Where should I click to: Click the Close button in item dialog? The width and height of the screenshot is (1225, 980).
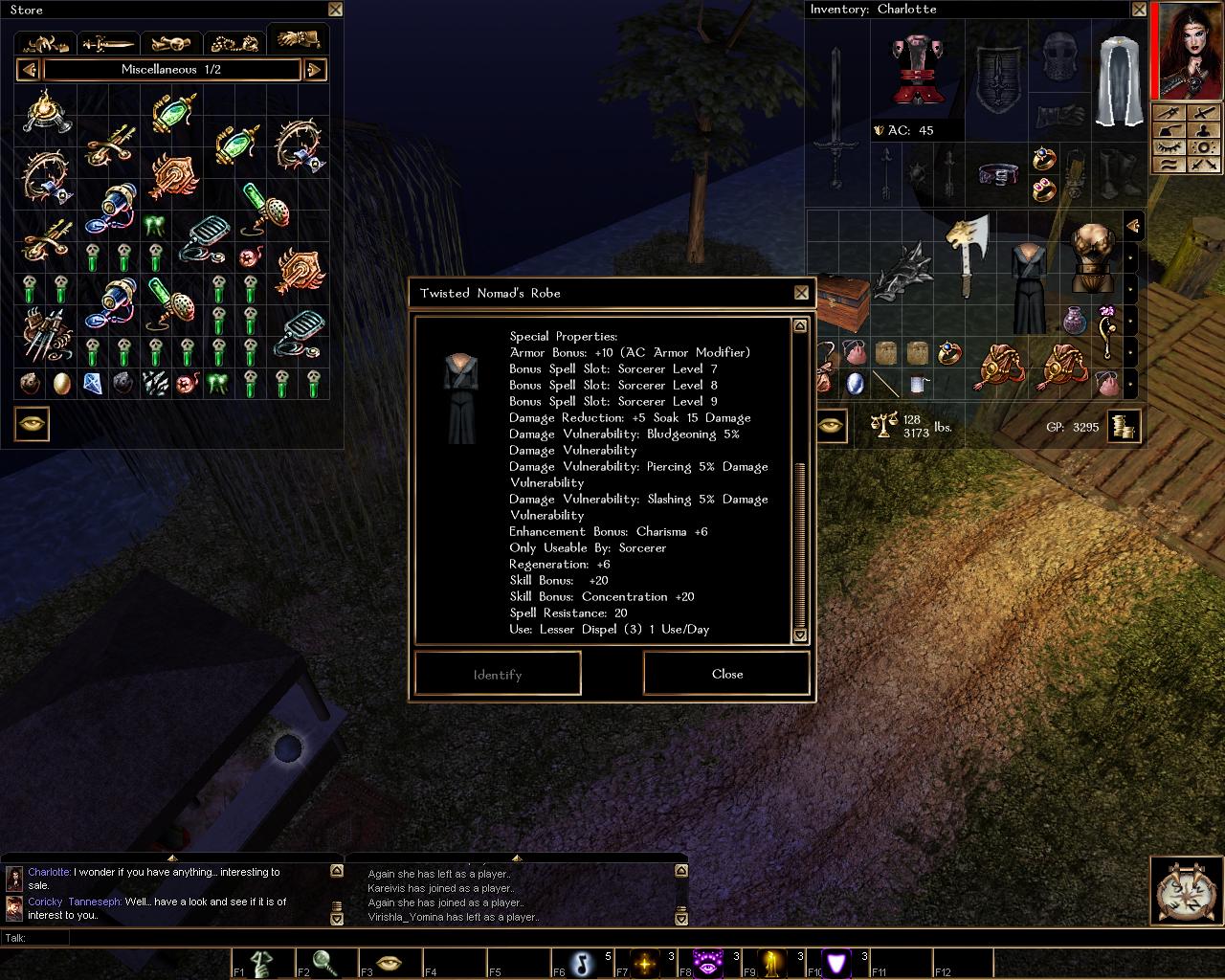click(726, 674)
